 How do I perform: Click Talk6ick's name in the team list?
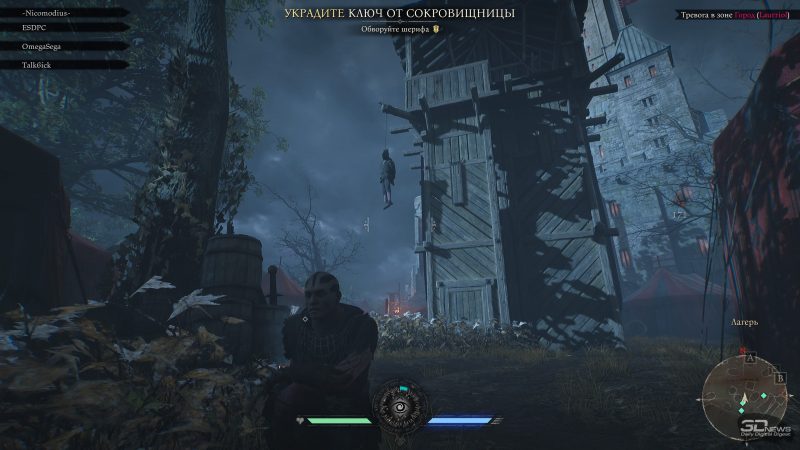click(36, 64)
